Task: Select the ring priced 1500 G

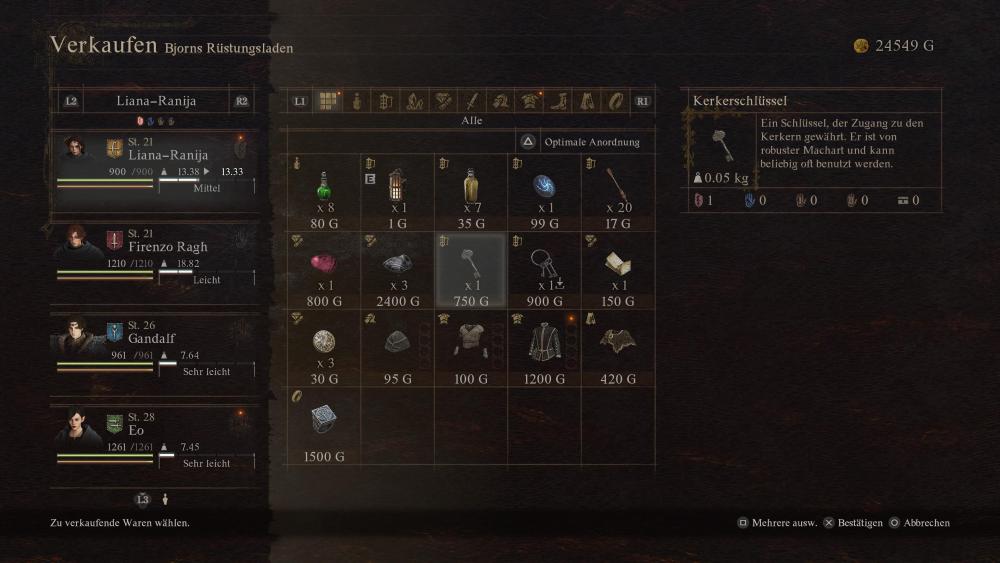Action: 322,424
